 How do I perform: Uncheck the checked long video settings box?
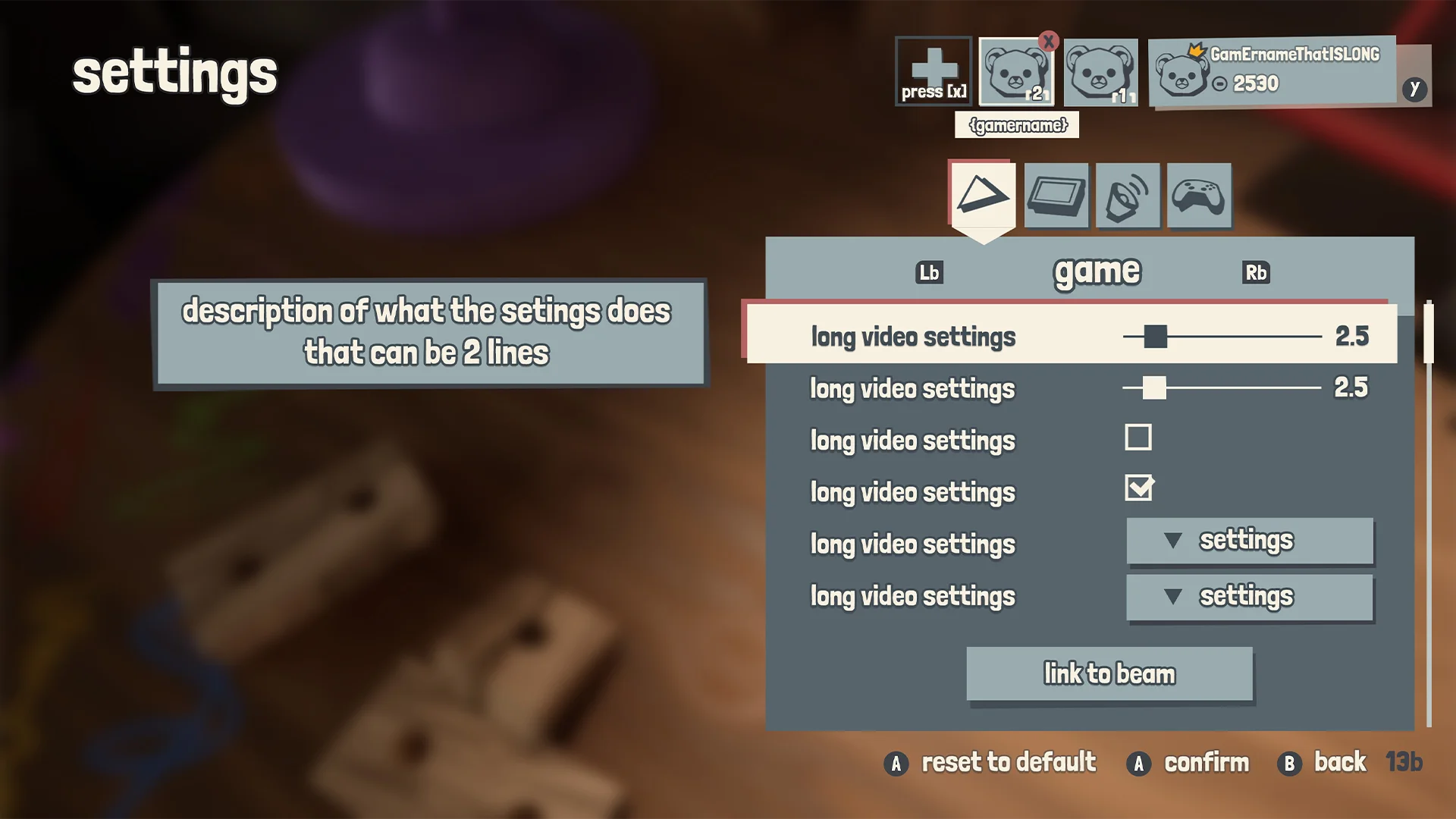click(x=1140, y=489)
